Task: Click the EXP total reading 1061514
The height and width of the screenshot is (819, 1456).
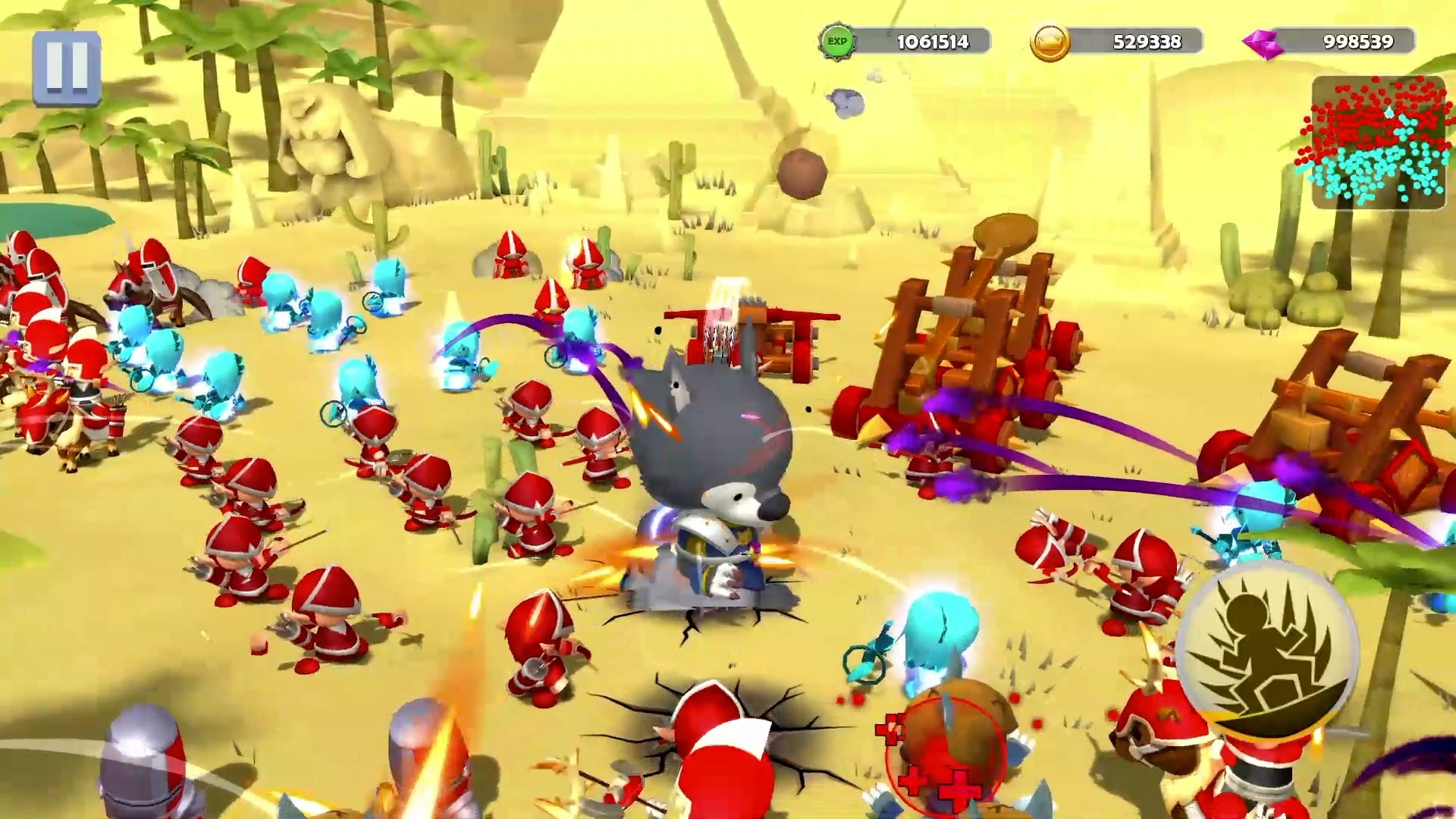Action: 933,42
